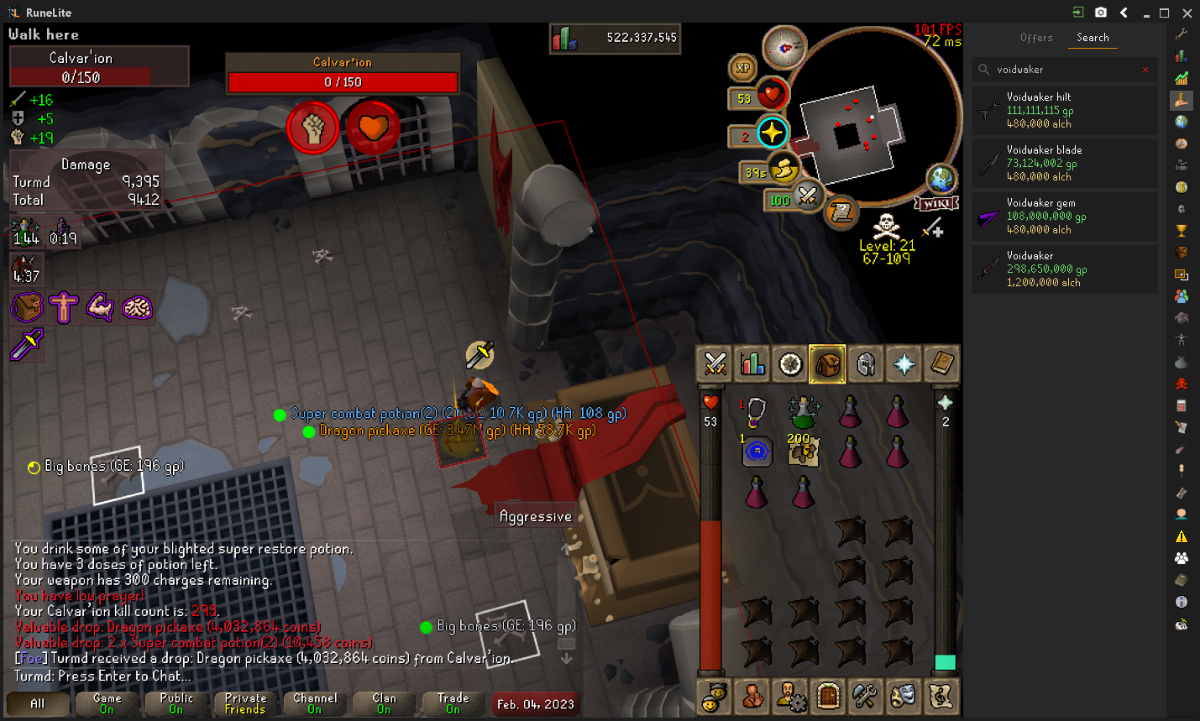The width and height of the screenshot is (1200, 721).
Task: Open the Music Player tab
Action: point(941,694)
